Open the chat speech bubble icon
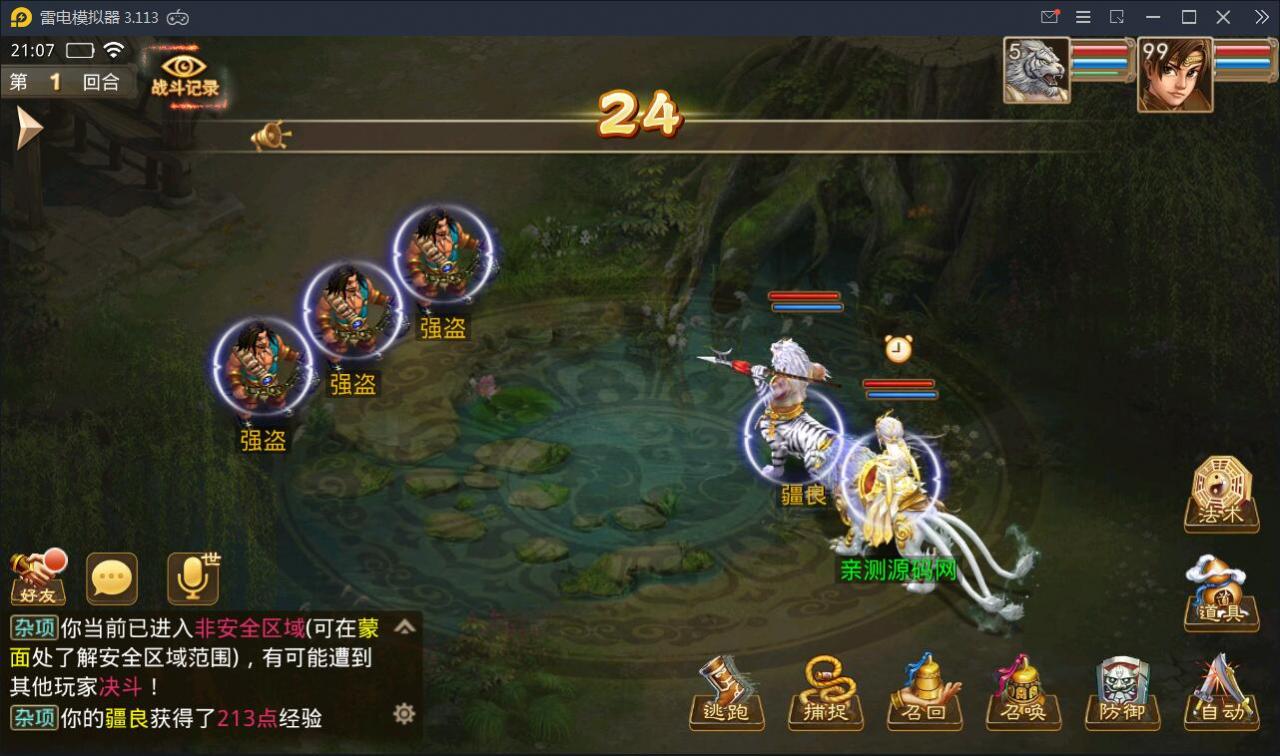1280x756 pixels. [111, 578]
